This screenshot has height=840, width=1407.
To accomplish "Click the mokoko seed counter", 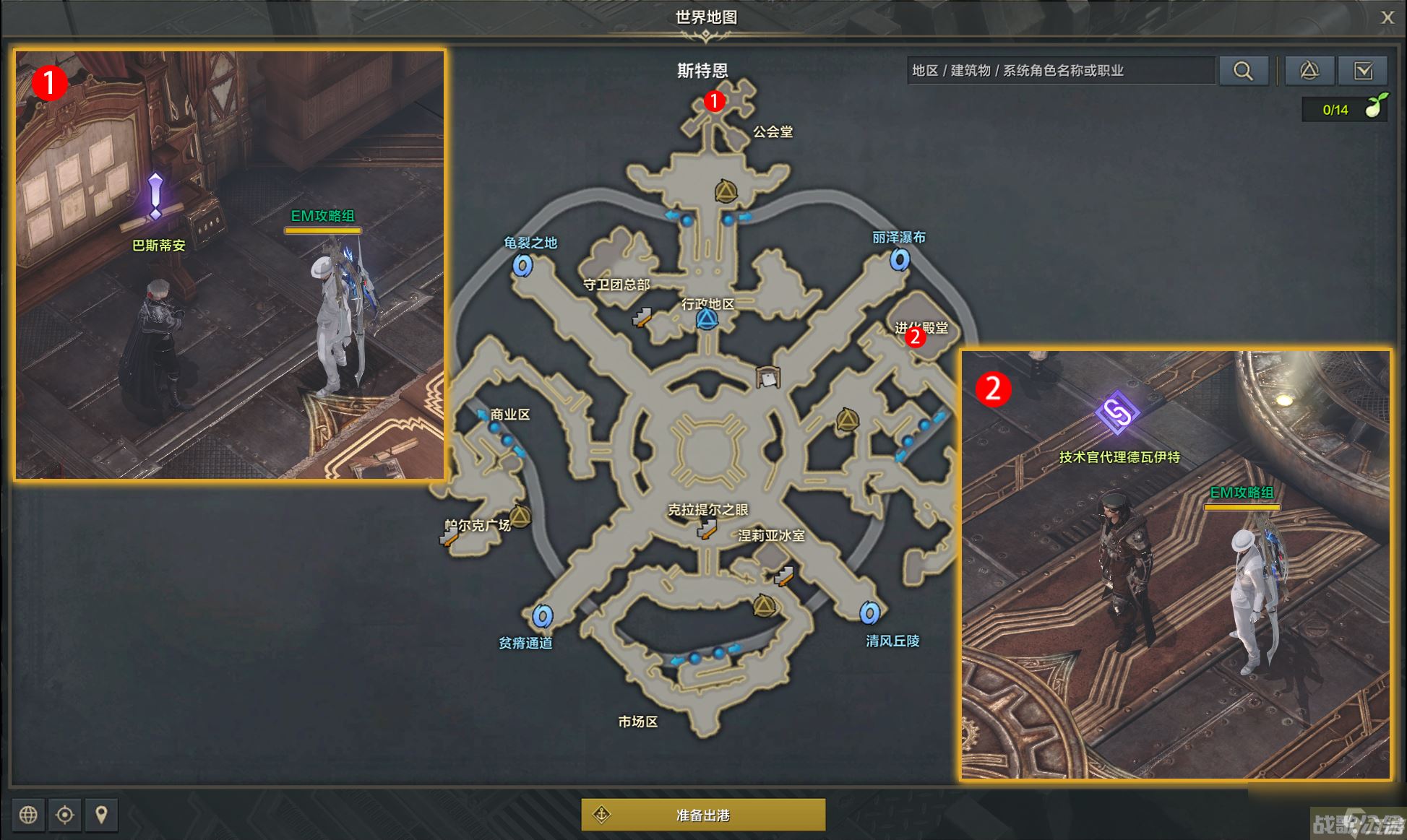I will coord(1344,110).
